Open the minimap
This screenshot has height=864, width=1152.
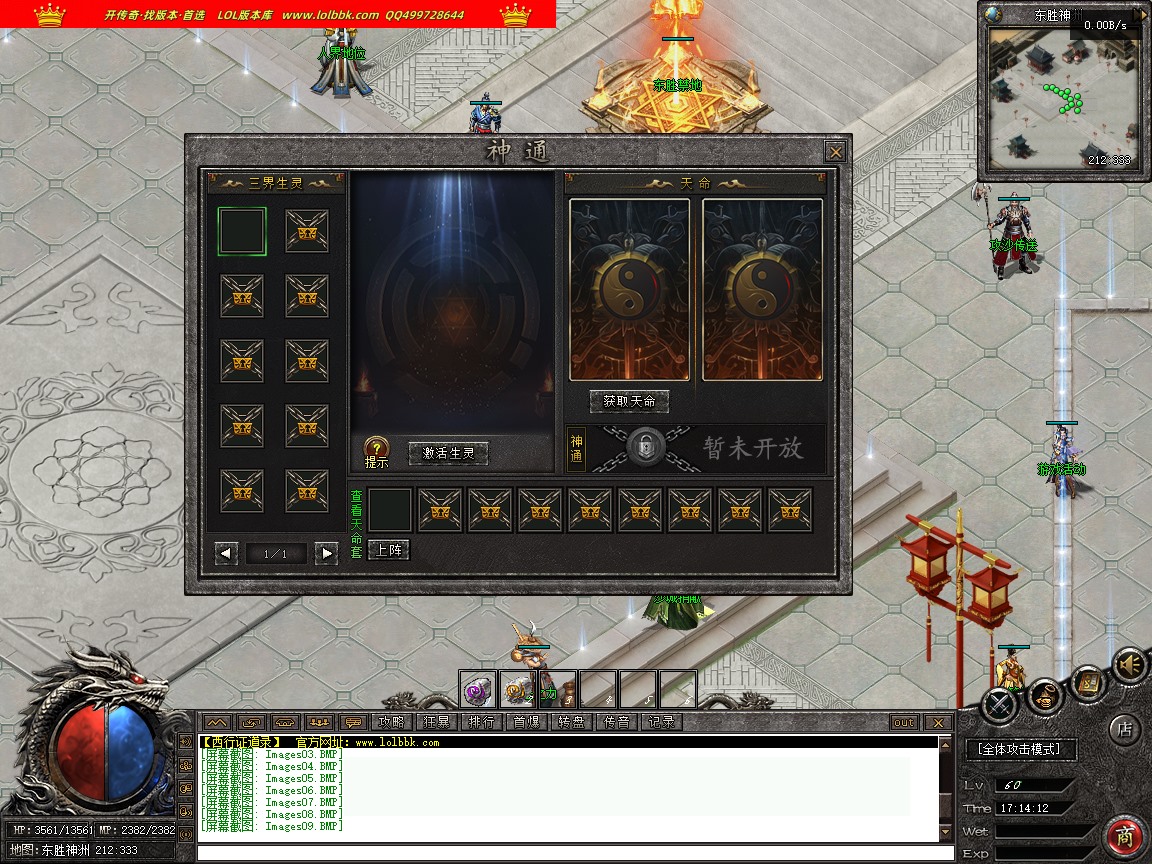(x=1063, y=102)
